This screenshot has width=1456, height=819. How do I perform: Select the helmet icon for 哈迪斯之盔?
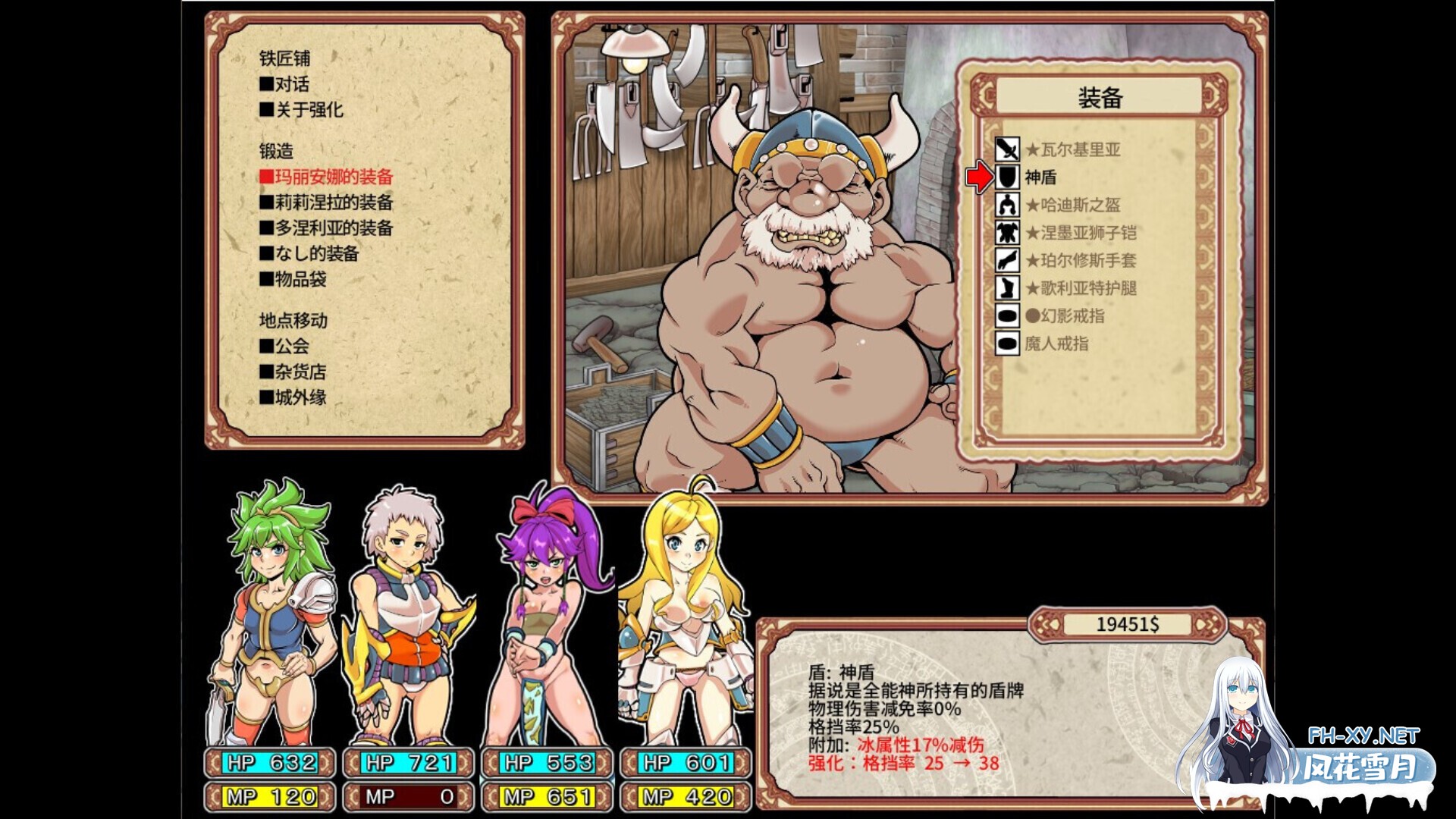(1009, 206)
